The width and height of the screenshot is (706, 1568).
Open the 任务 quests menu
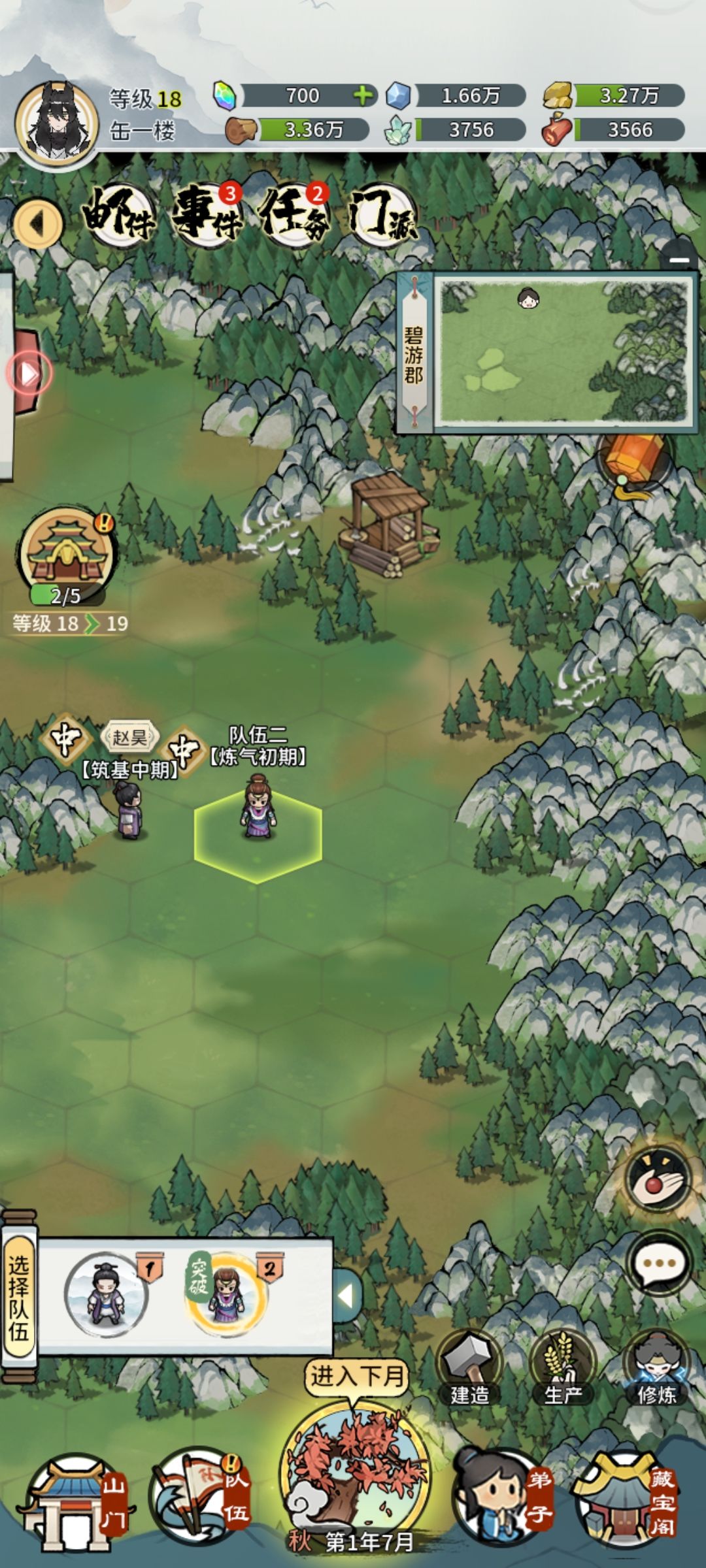tap(294, 214)
